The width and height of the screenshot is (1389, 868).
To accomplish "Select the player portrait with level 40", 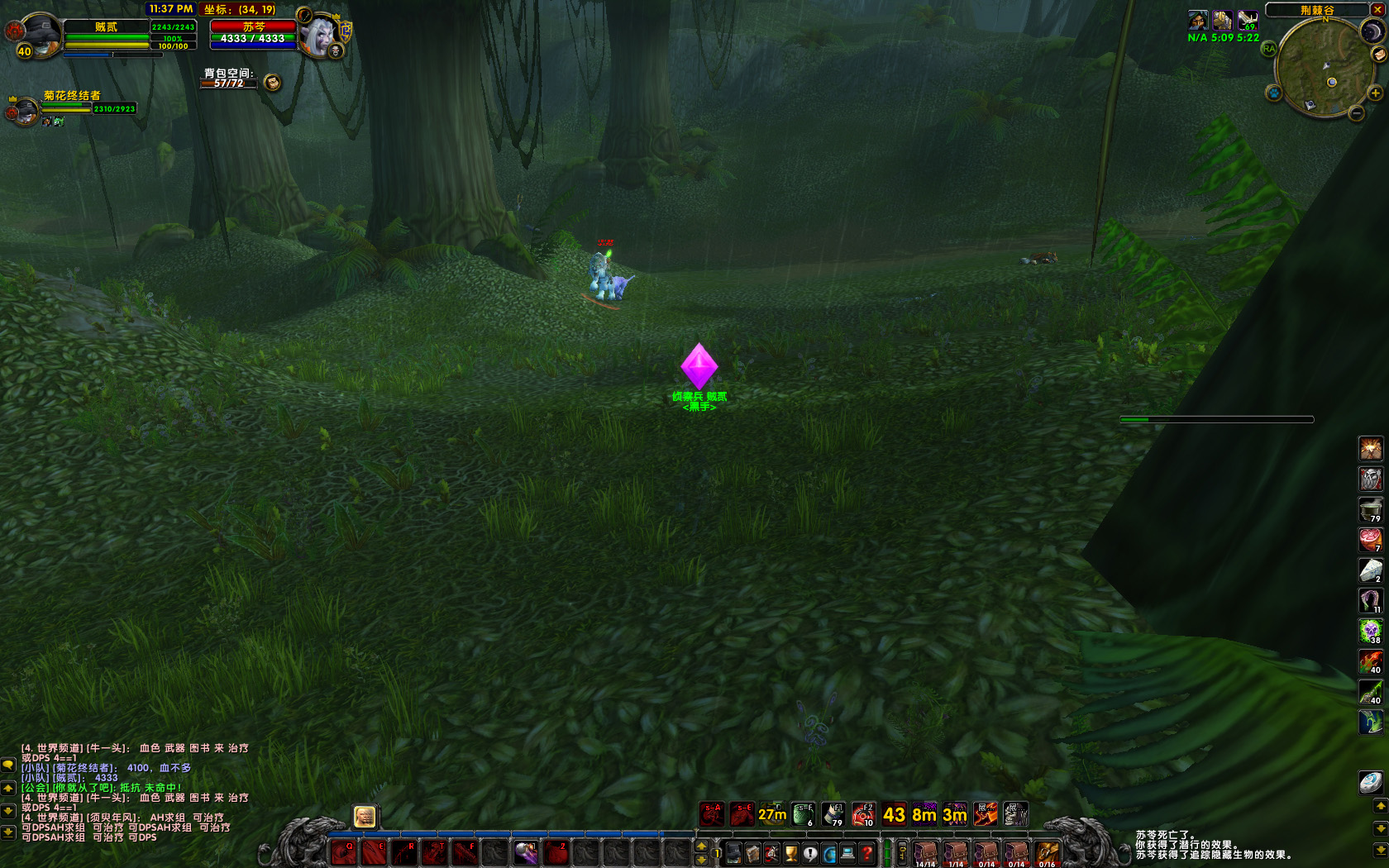I will pos(38,35).
